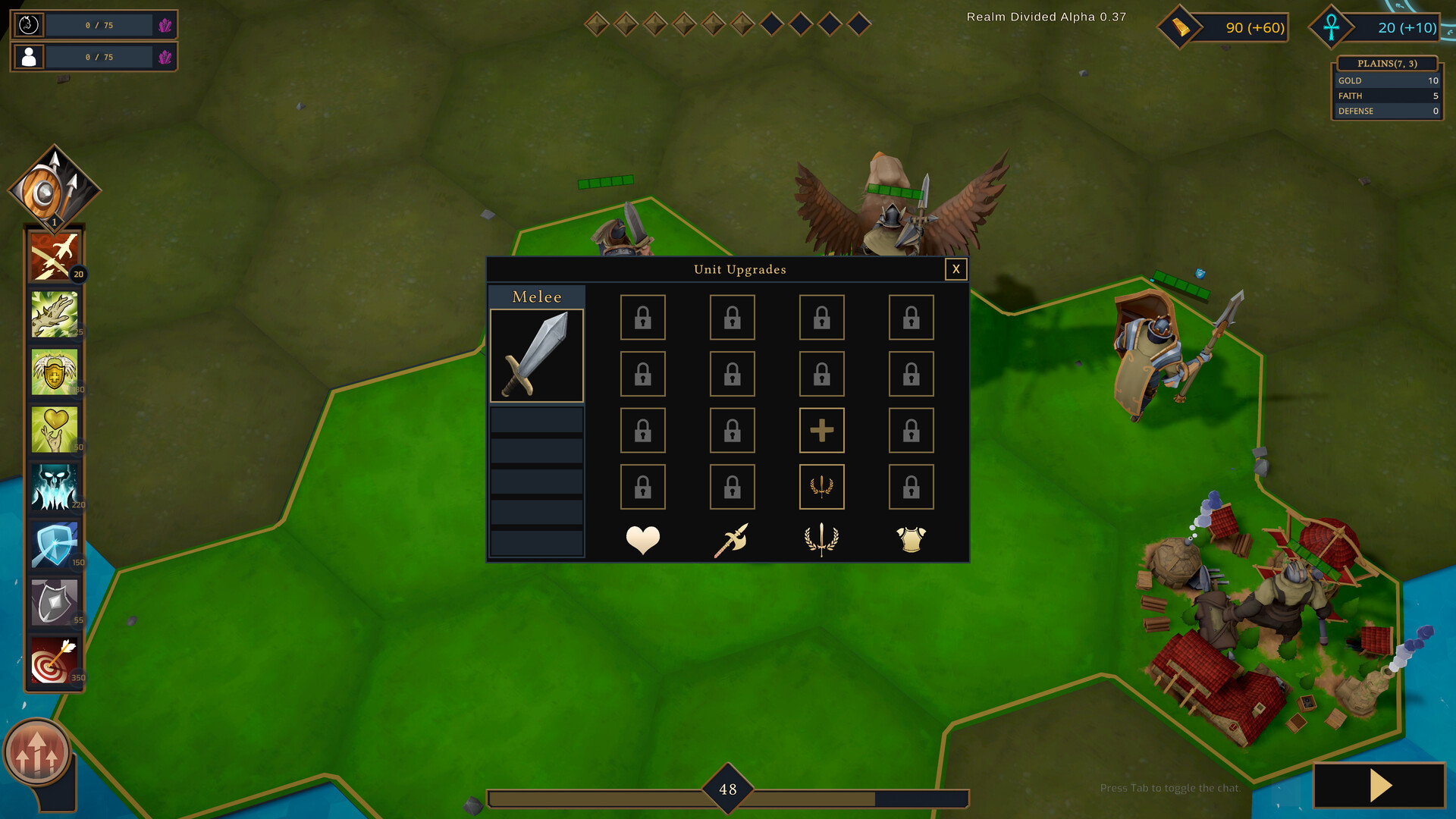Switch to the Melee unit tab
This screenshot has width=1456, height=819.
[536, 297]
